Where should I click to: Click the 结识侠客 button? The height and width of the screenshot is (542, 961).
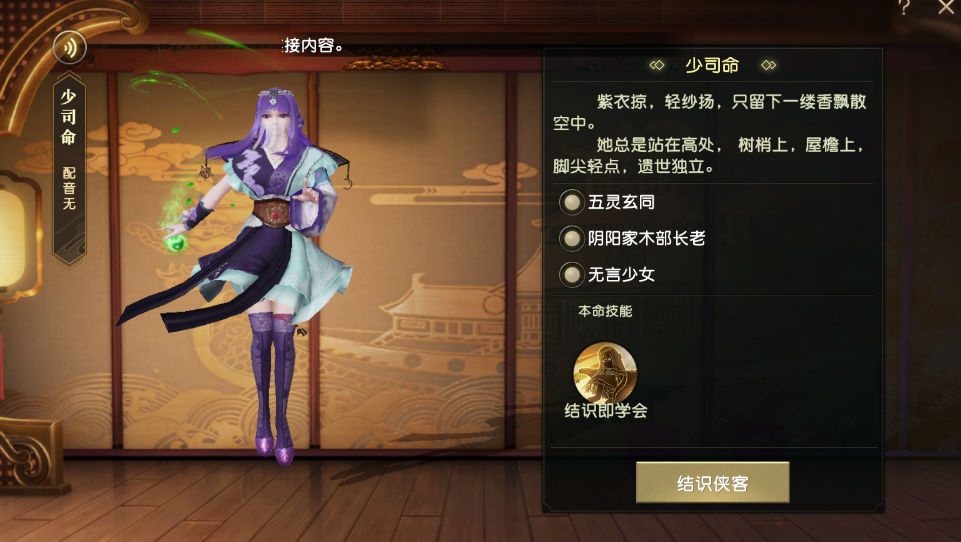(712, 483)
